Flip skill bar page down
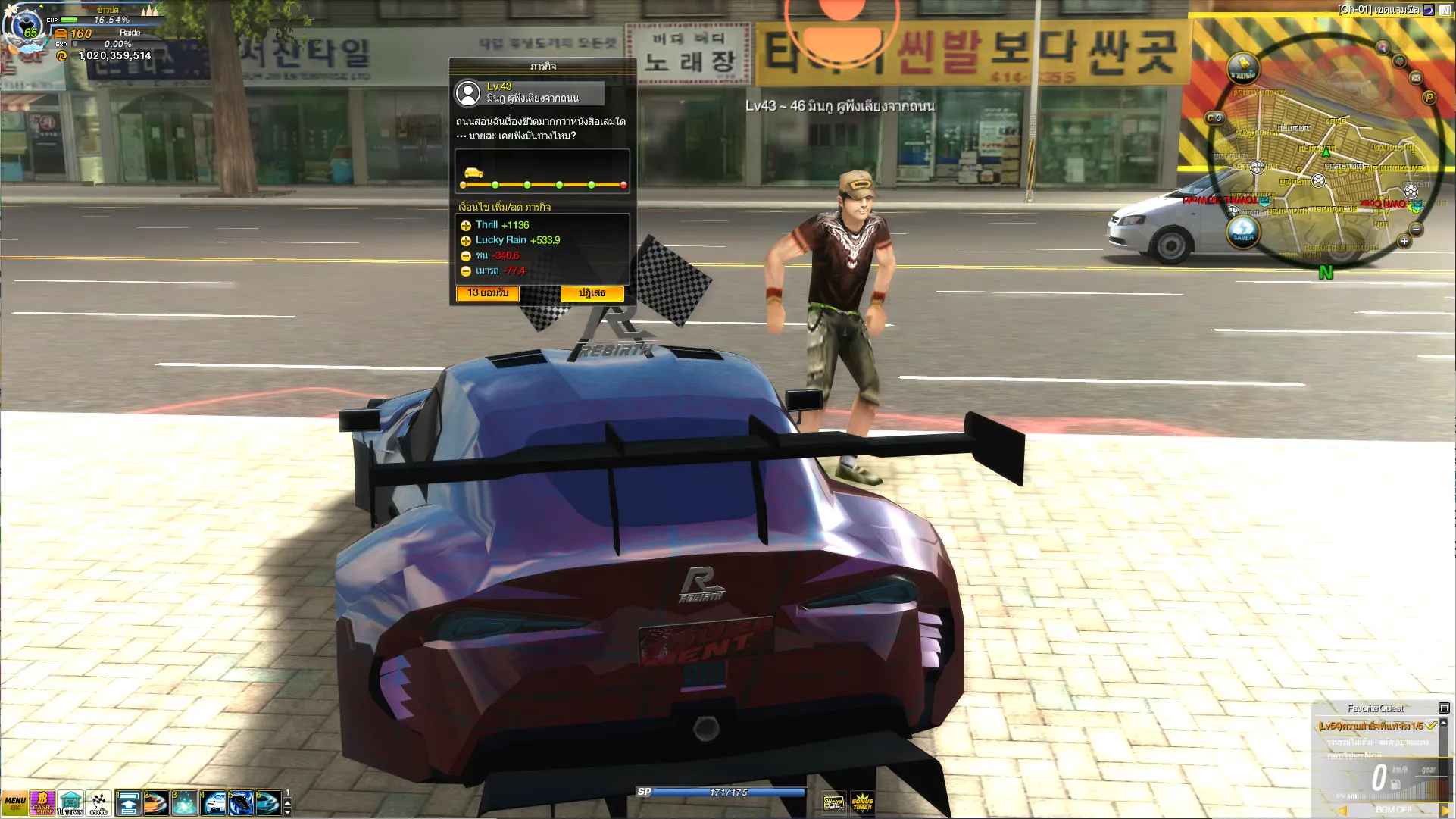1456x819 pixels. [x=287, y=812]
